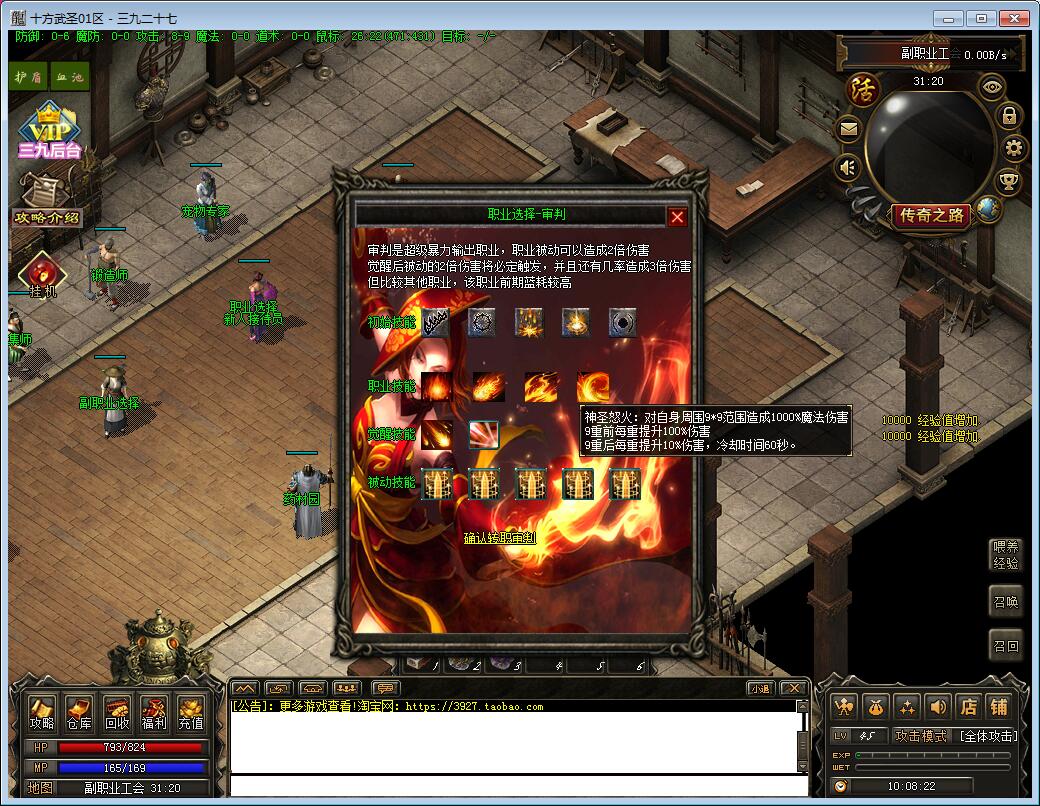
Task: Select the spiked claw initial skill icon
Action: 435,322
